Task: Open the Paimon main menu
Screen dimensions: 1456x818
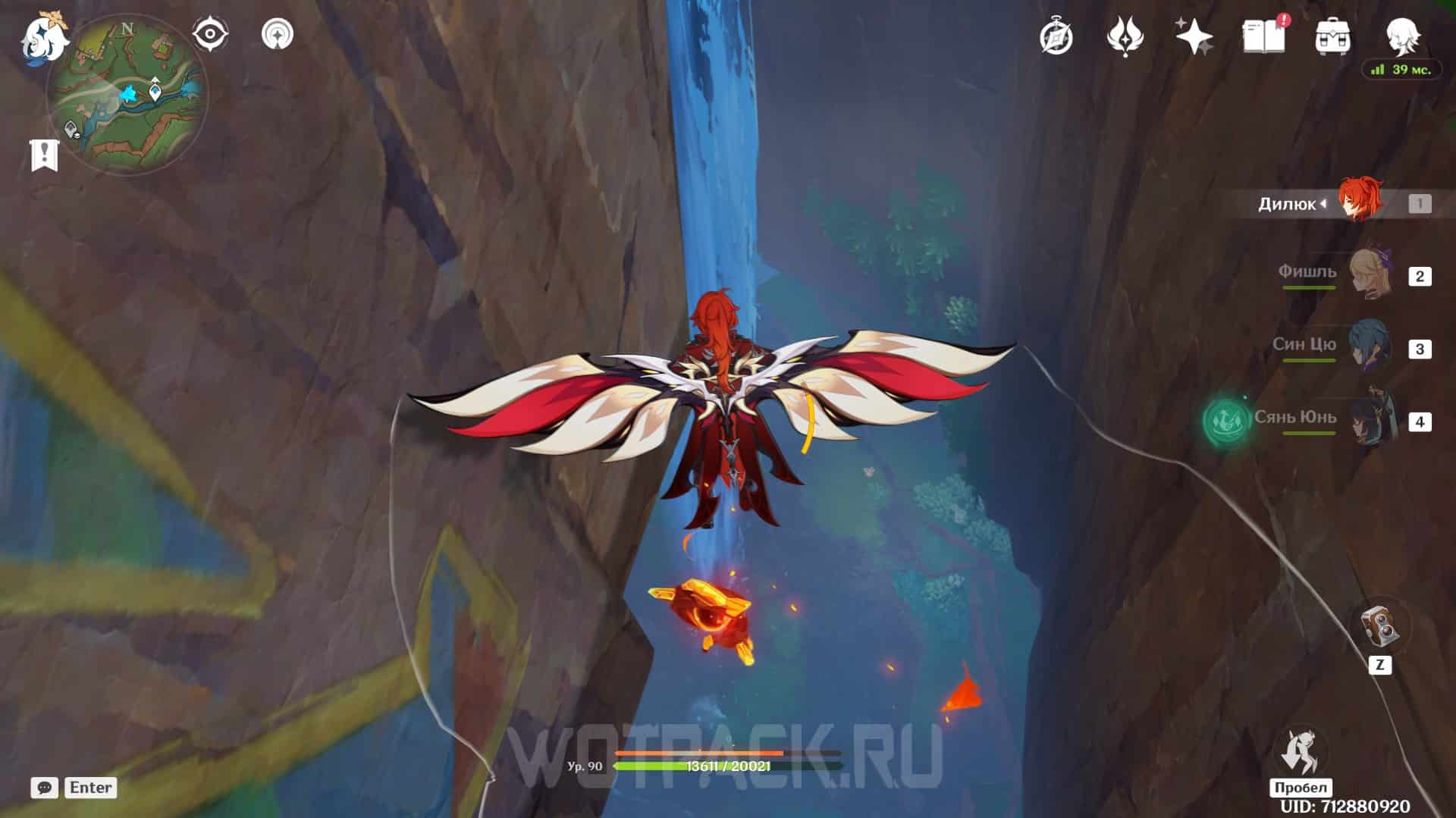Action: pos(44,38)
